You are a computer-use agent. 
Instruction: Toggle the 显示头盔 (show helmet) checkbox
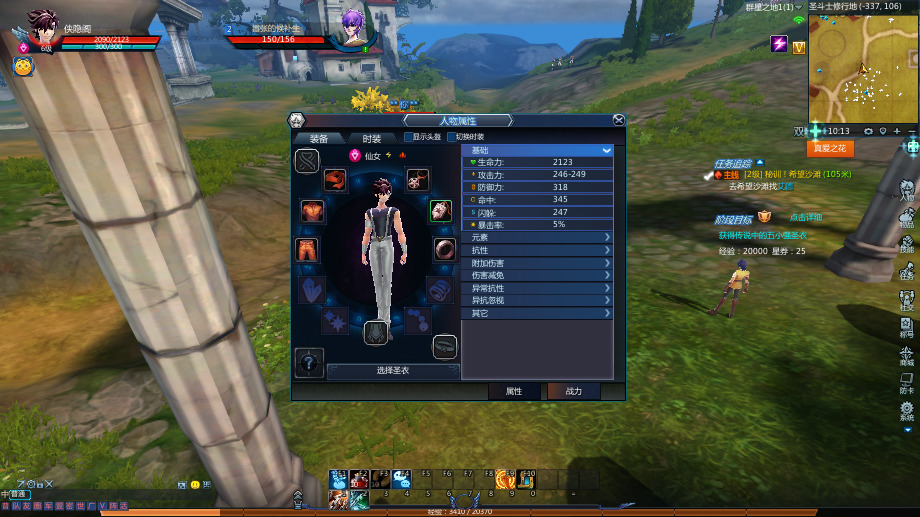(409, 137)
